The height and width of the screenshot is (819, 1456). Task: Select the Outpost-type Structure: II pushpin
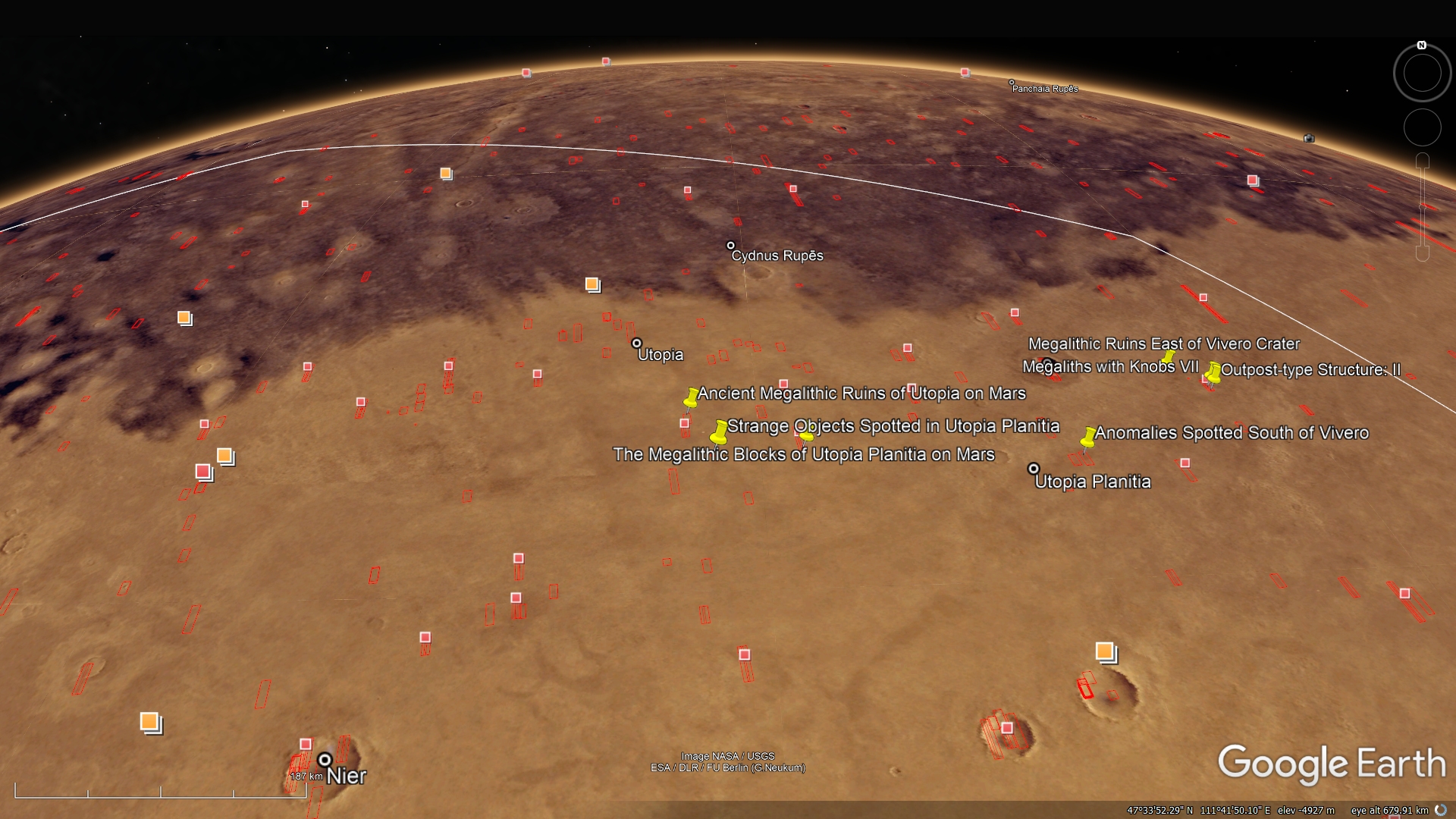[x=1213, y=372]
